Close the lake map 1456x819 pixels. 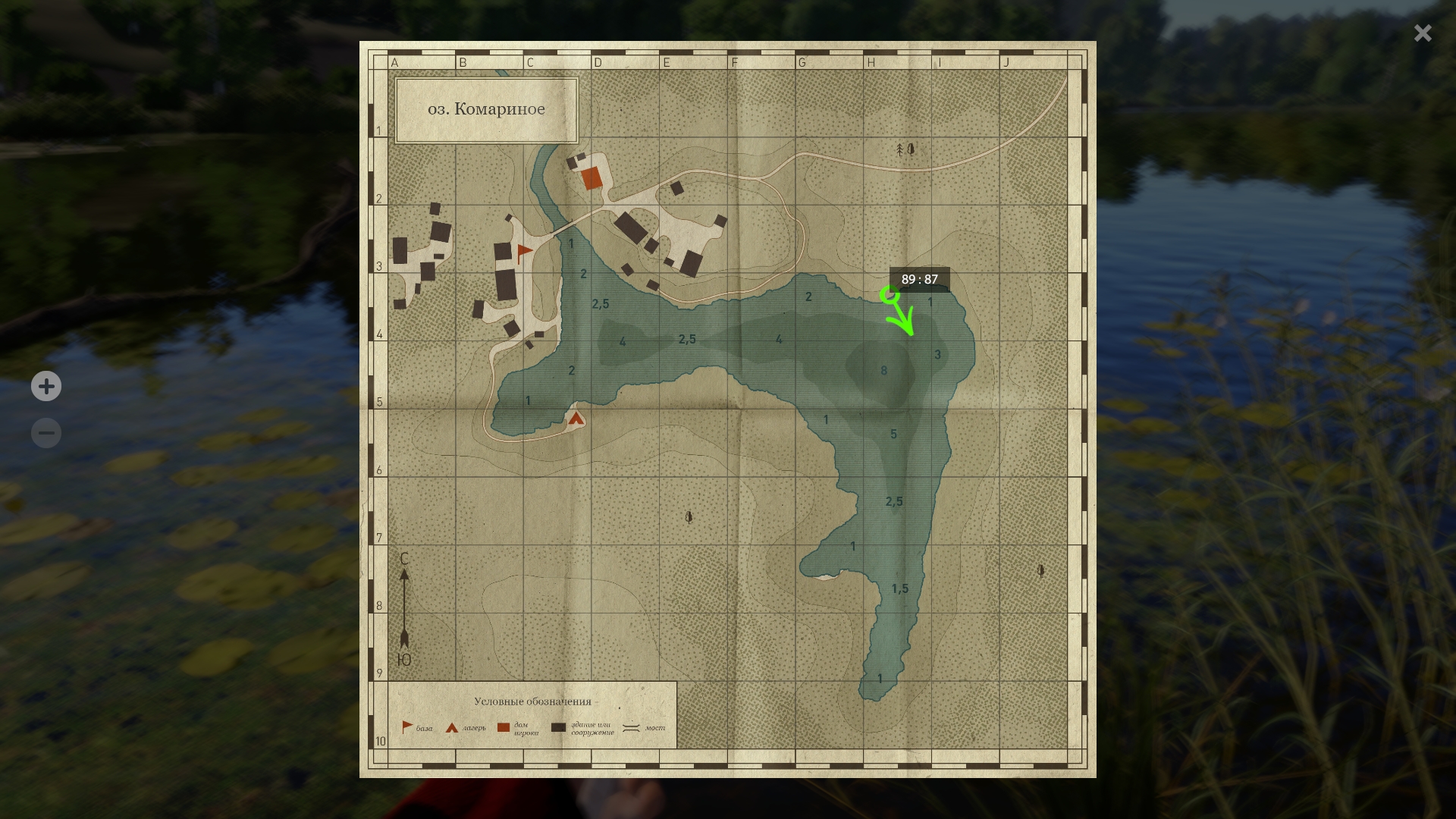(x=1422, y=33)
